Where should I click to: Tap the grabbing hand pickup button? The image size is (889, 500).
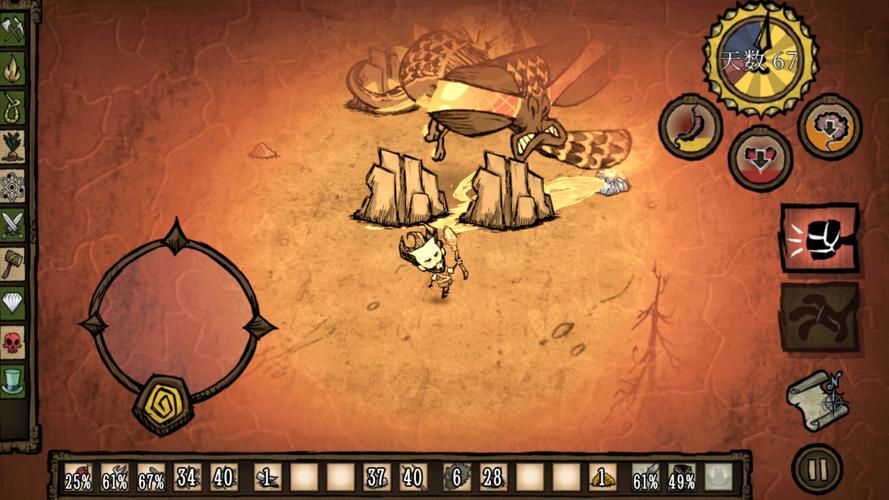pyautogui.click(x=819, y=317)
